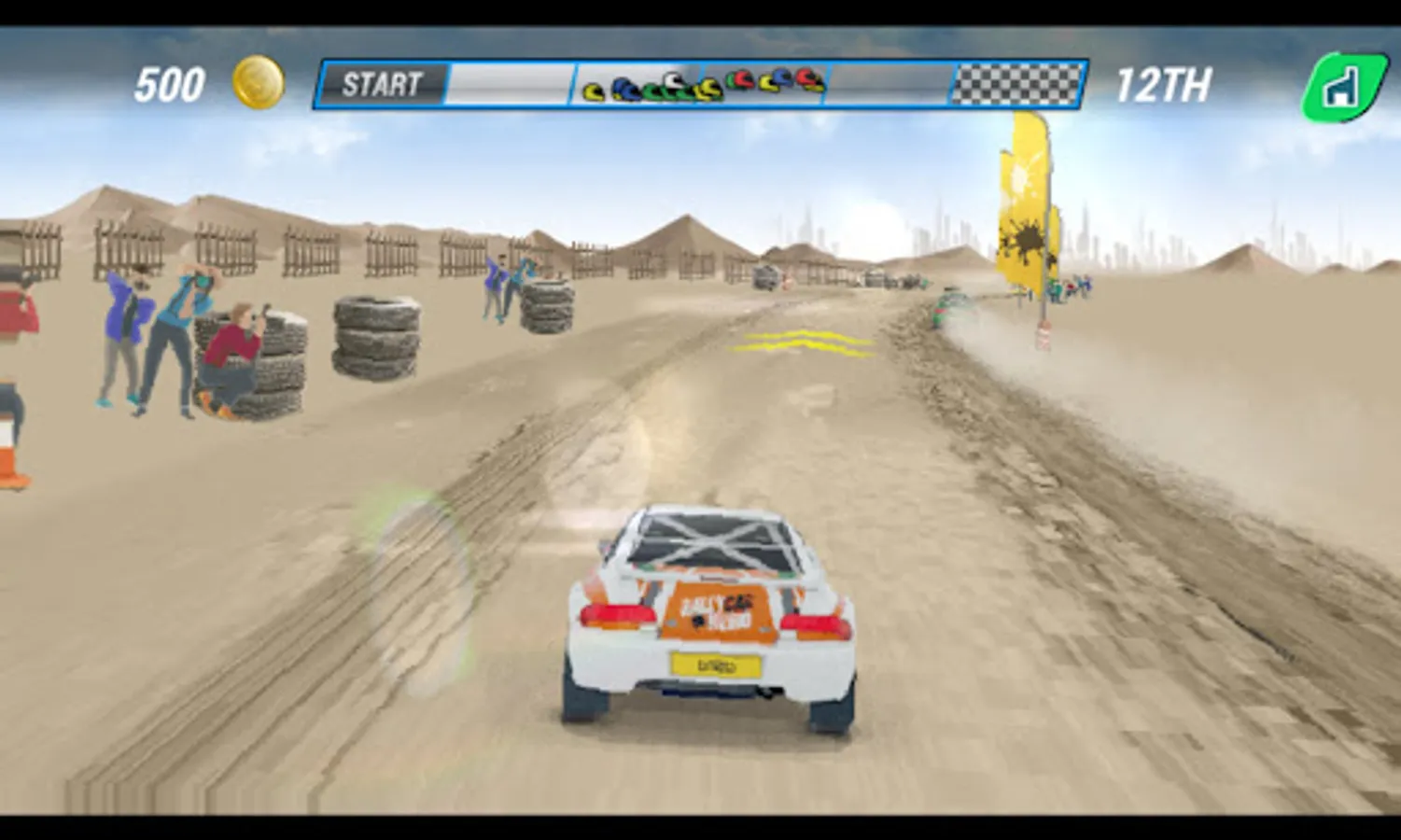Click the stack of tires beside the track
1401x840 pixels.
tap(376, 336)
